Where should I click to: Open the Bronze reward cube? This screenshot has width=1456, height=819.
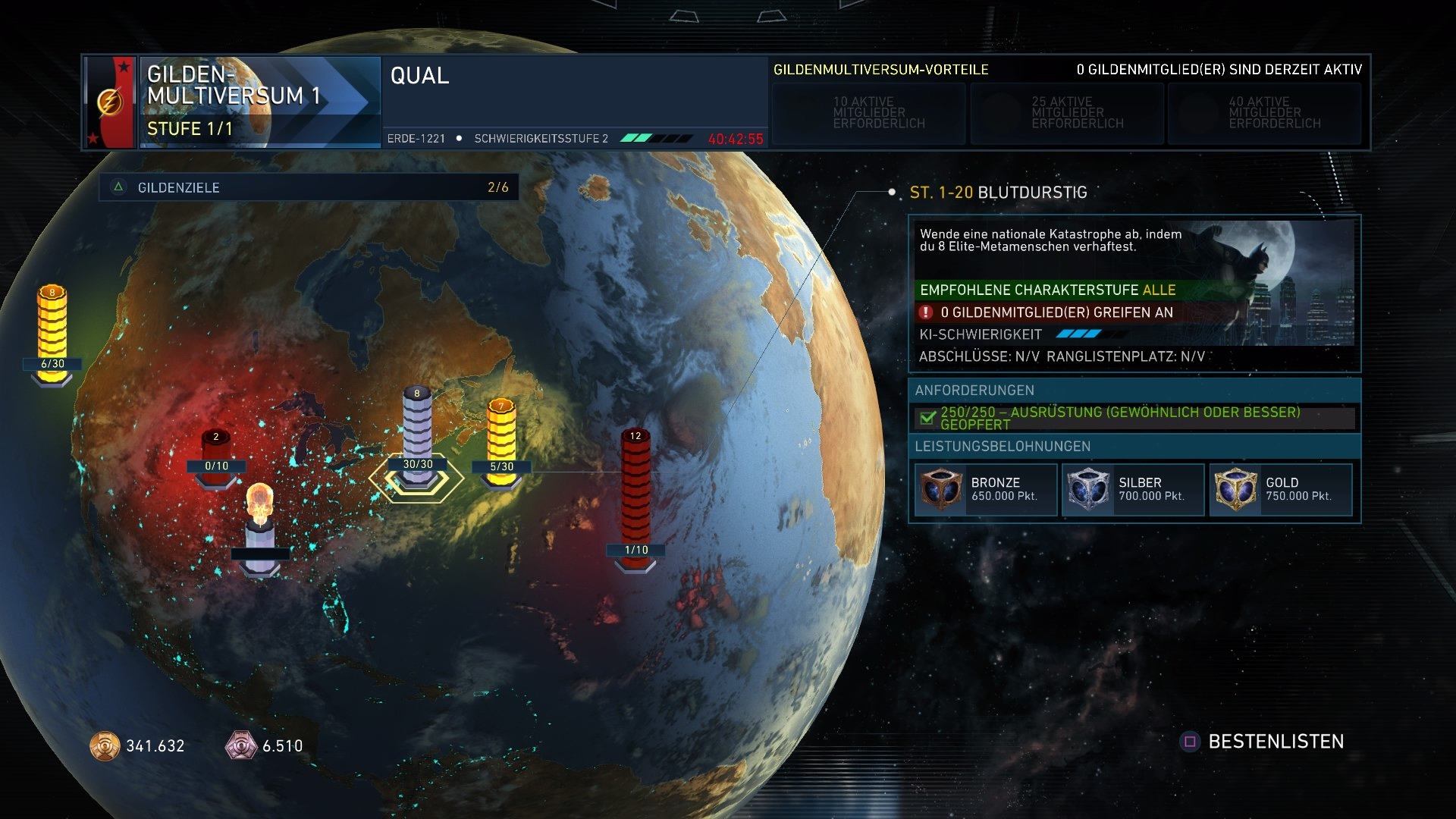tap(940, 488)
